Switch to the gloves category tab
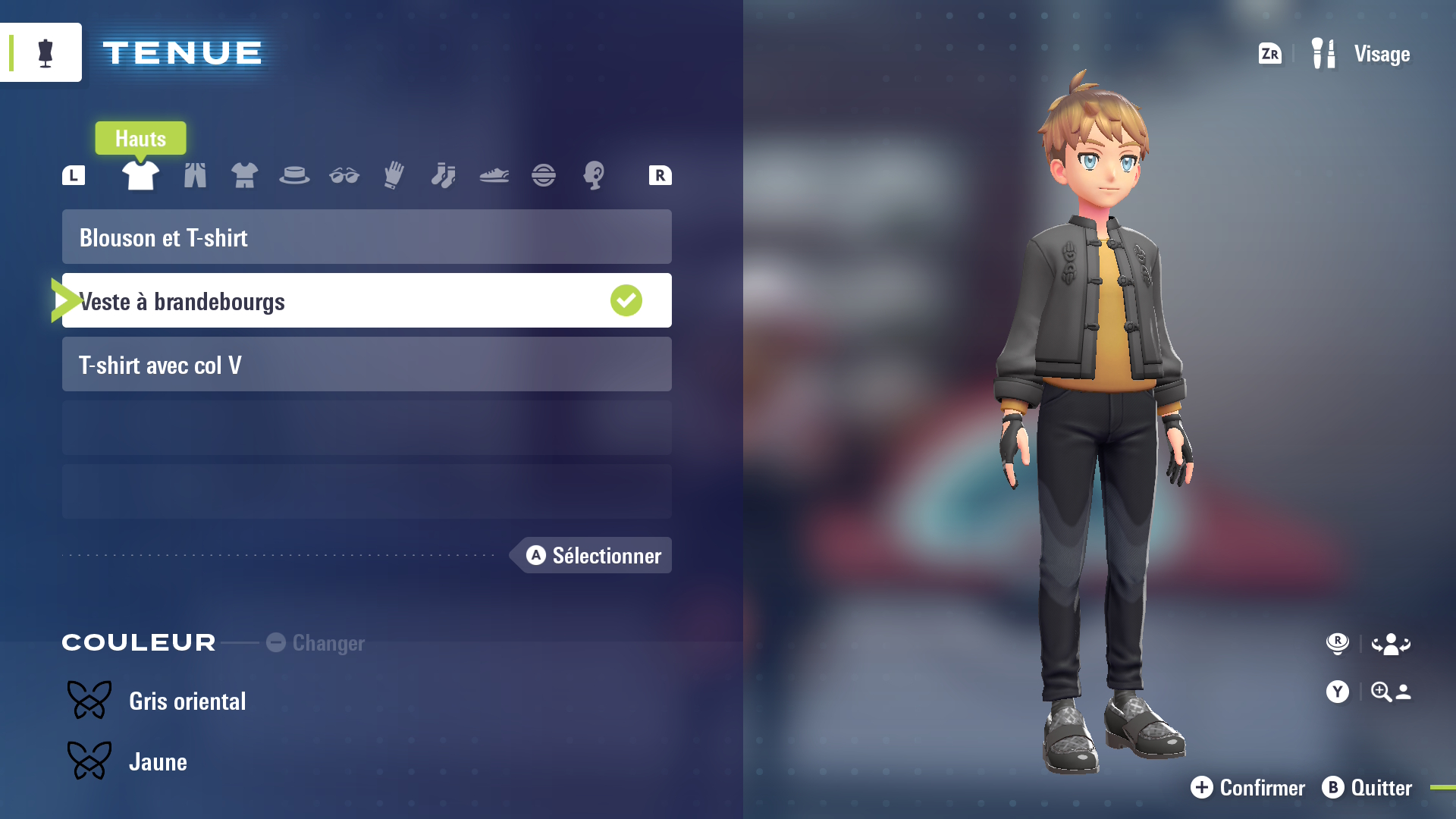The image size is (1456, 819). (394, 175)
